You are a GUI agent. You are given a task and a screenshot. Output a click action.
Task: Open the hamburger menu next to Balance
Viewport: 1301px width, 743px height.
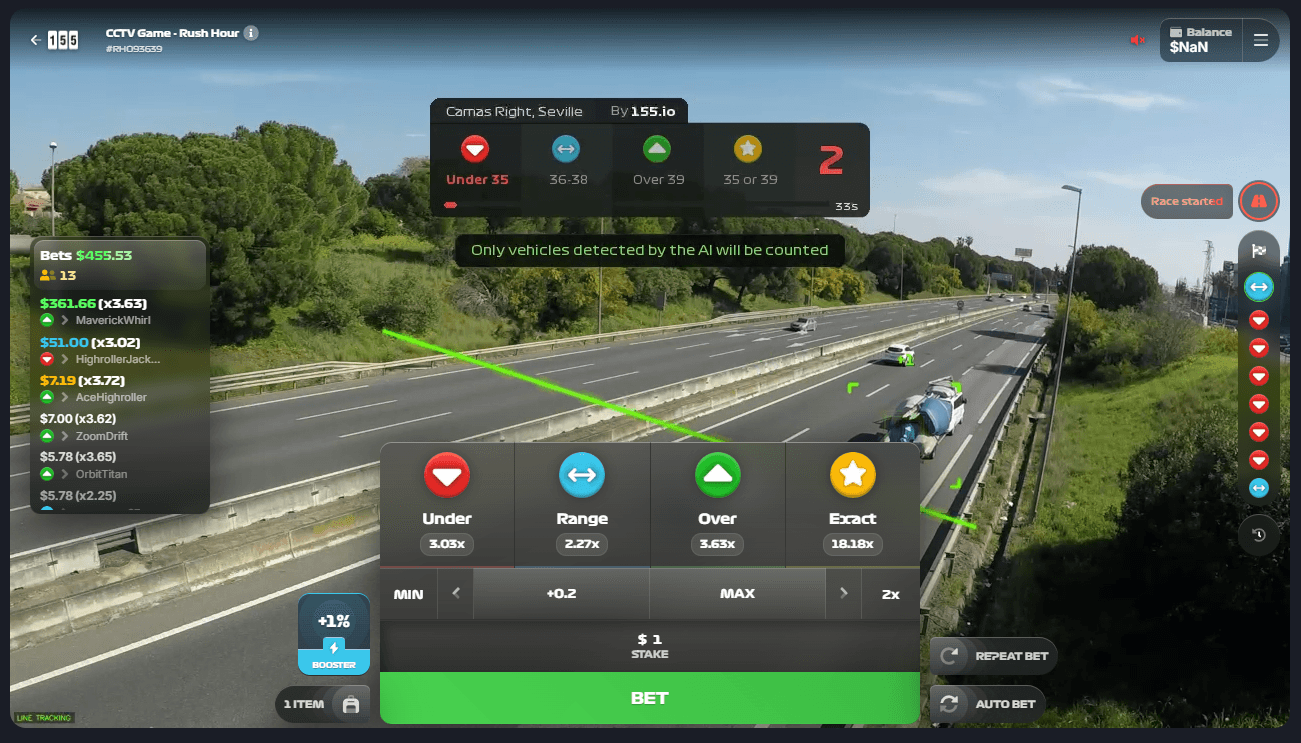tap(1260, 40)
